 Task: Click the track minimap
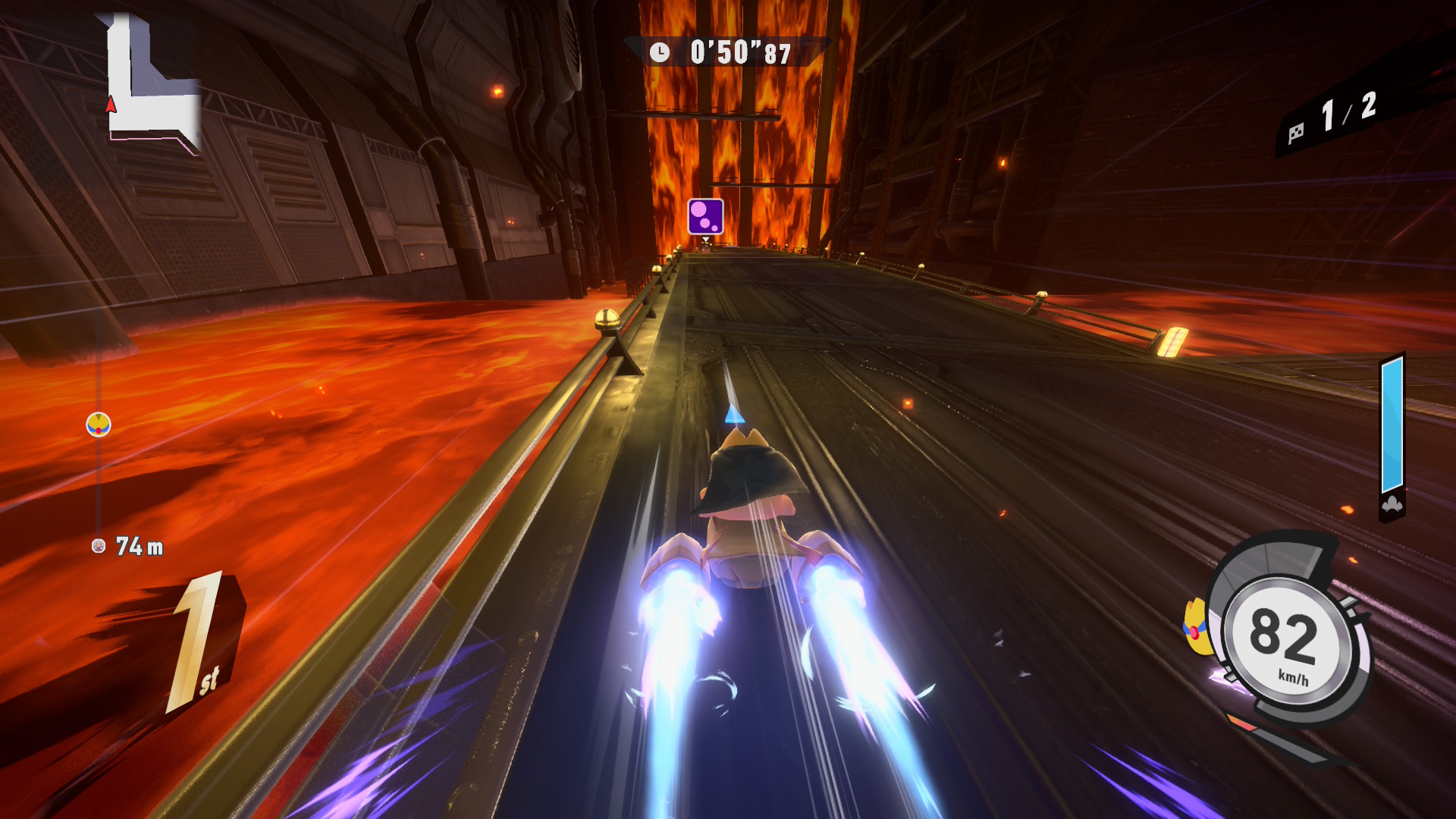(152, 83)
